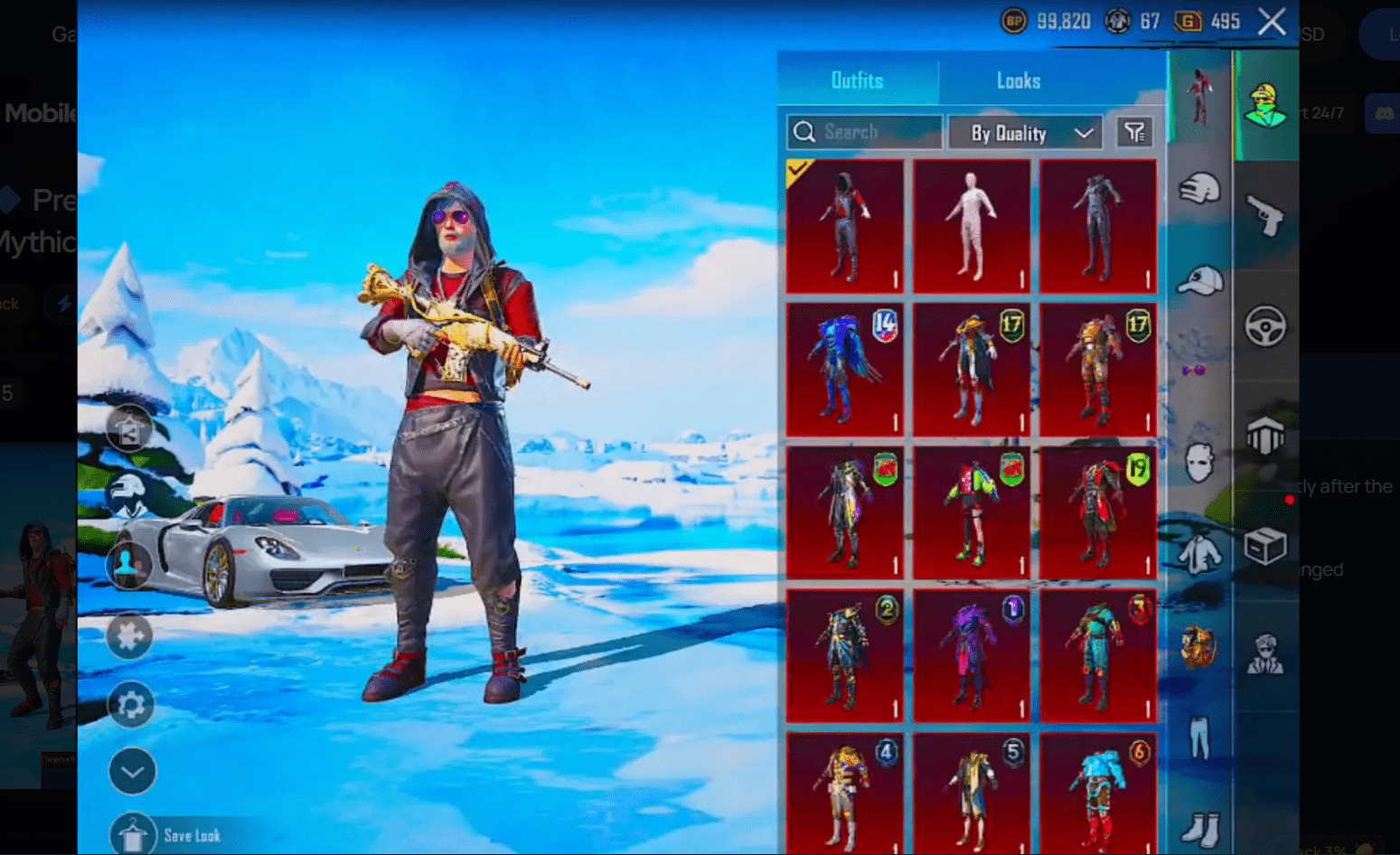
Task: Deselect the checked red outfit thumbnail
Action: pyautogui.click(x=844, y=225)
